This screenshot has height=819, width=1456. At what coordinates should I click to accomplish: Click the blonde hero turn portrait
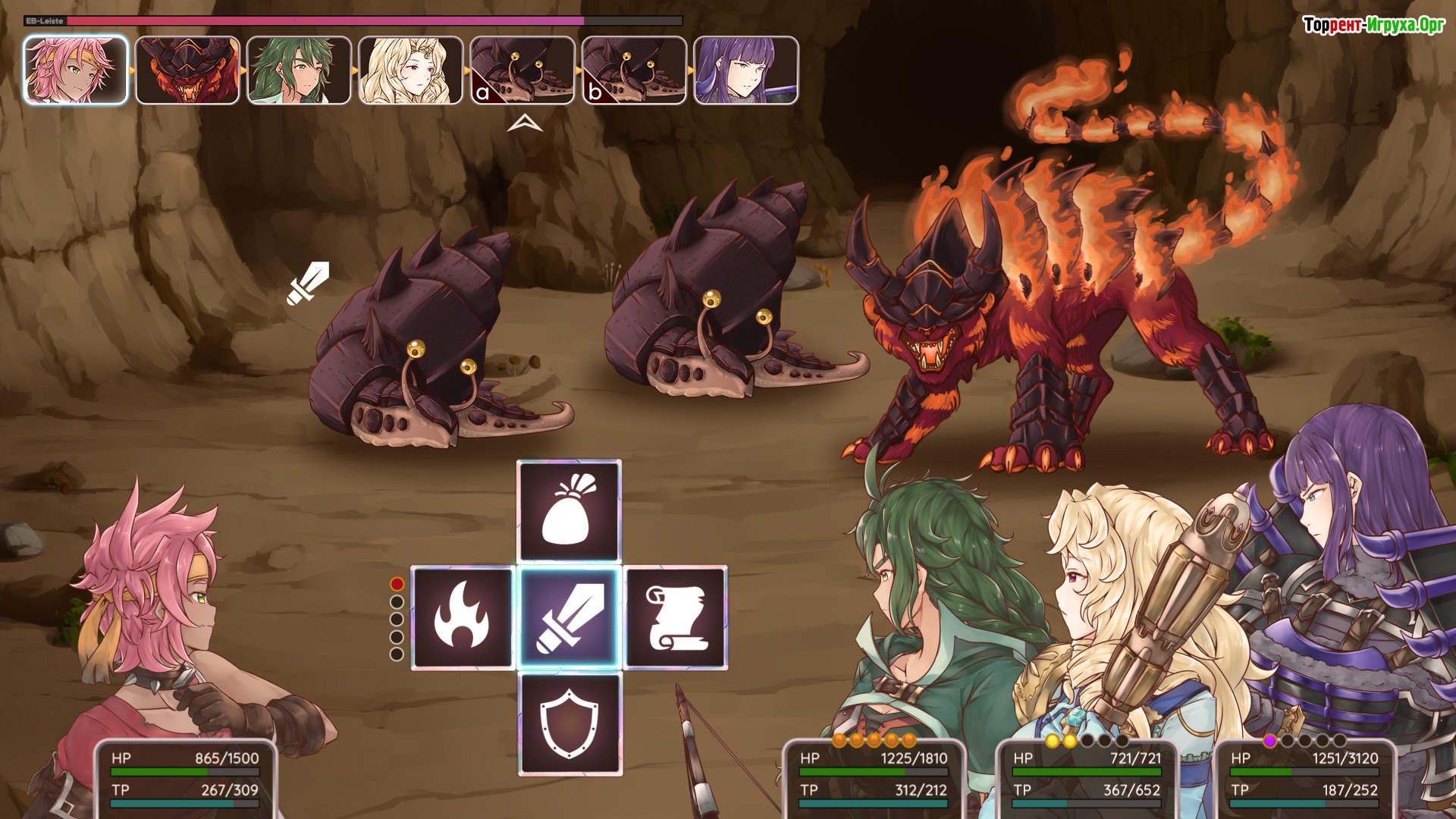tap(410, 70)
